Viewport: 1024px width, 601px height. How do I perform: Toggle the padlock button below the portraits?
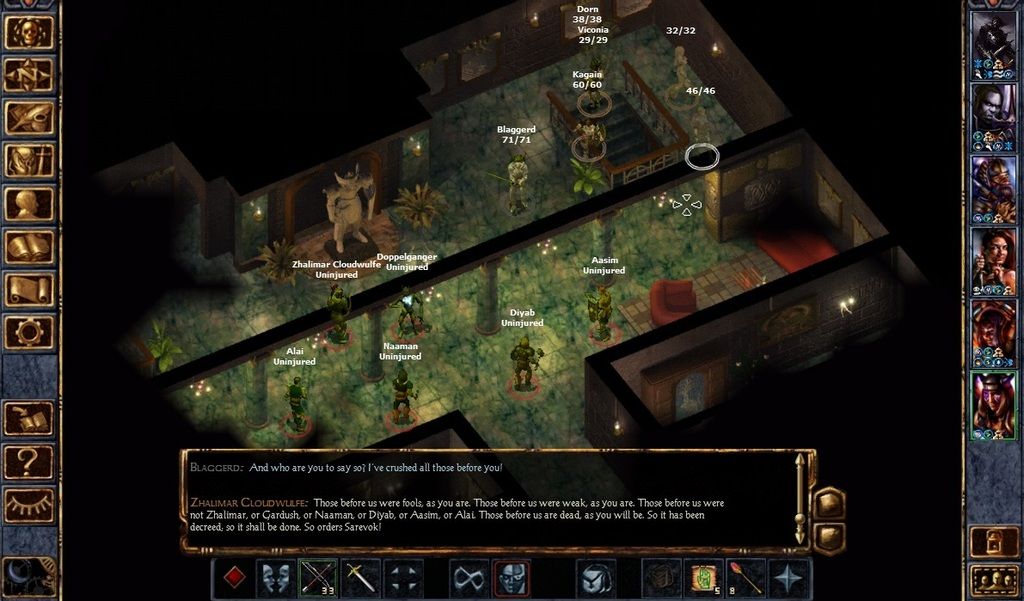tap(994, 541)
